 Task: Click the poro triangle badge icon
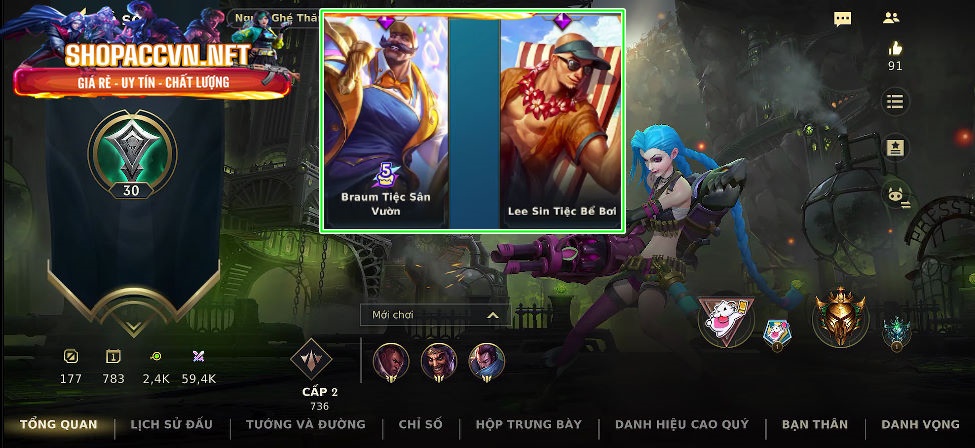(726, 321)
